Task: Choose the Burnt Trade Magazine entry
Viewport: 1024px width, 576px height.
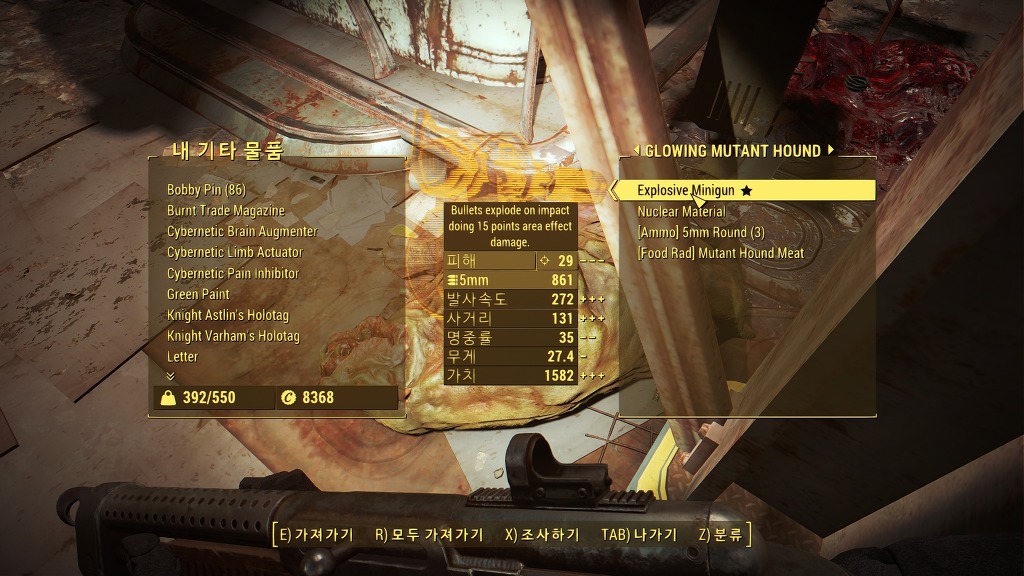Action: pyautogui.click(x=226, y=210)
